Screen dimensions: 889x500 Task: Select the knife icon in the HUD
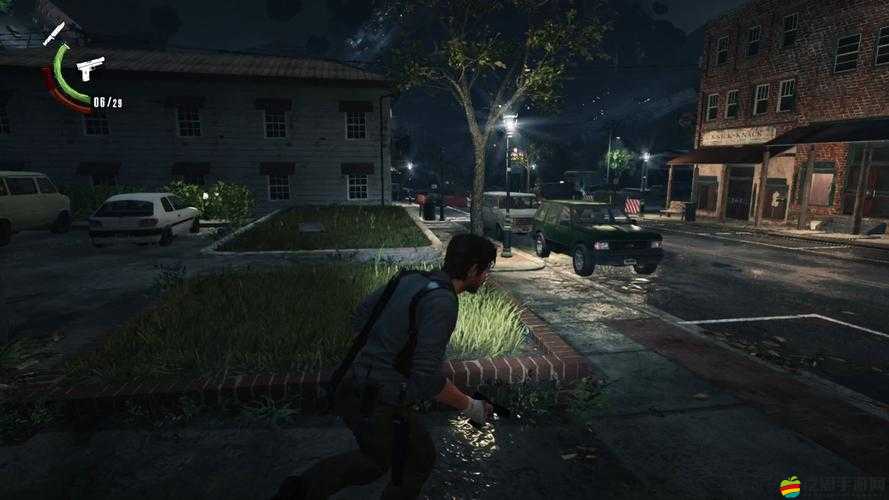coord(54,32)
